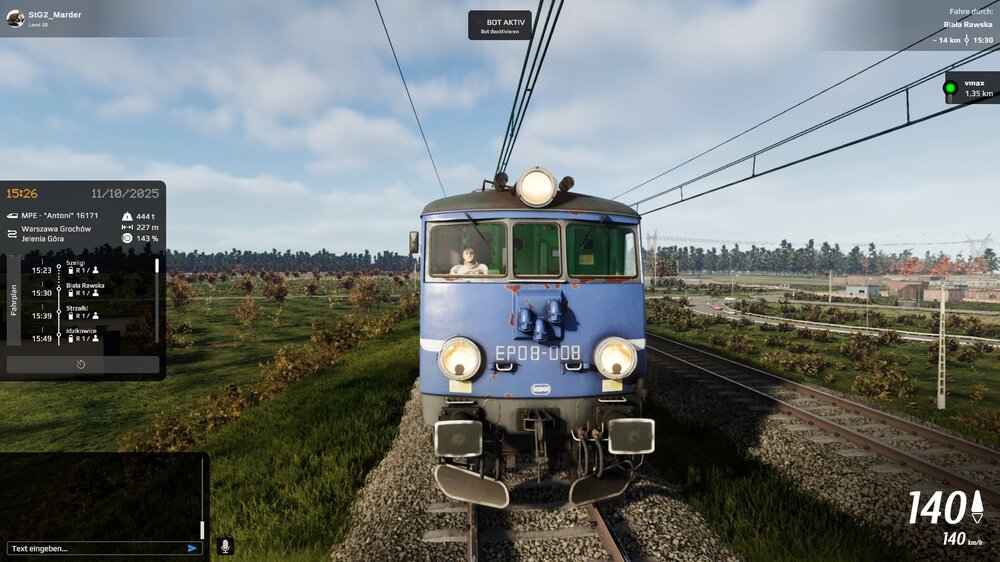Toggle the Fahrplan side tab

(x=13, y=300)
